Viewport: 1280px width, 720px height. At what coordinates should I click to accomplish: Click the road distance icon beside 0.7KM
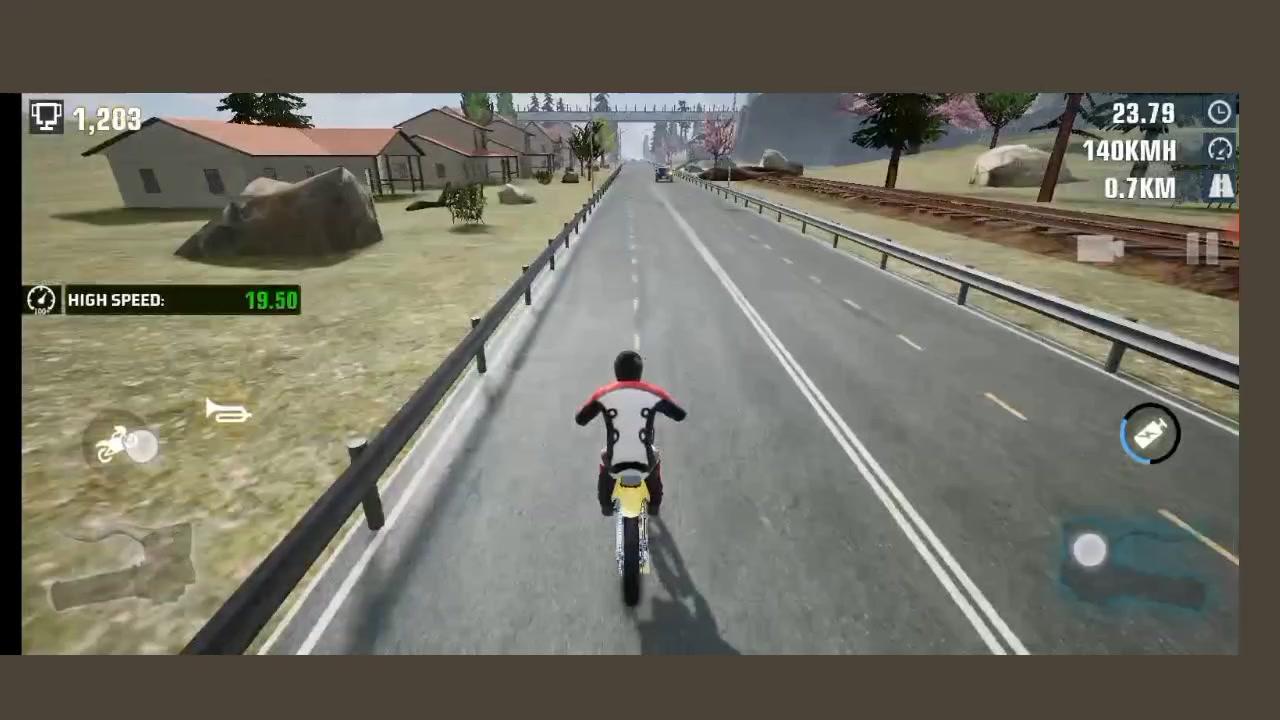pyautogui.click(x=1222, y=187)
